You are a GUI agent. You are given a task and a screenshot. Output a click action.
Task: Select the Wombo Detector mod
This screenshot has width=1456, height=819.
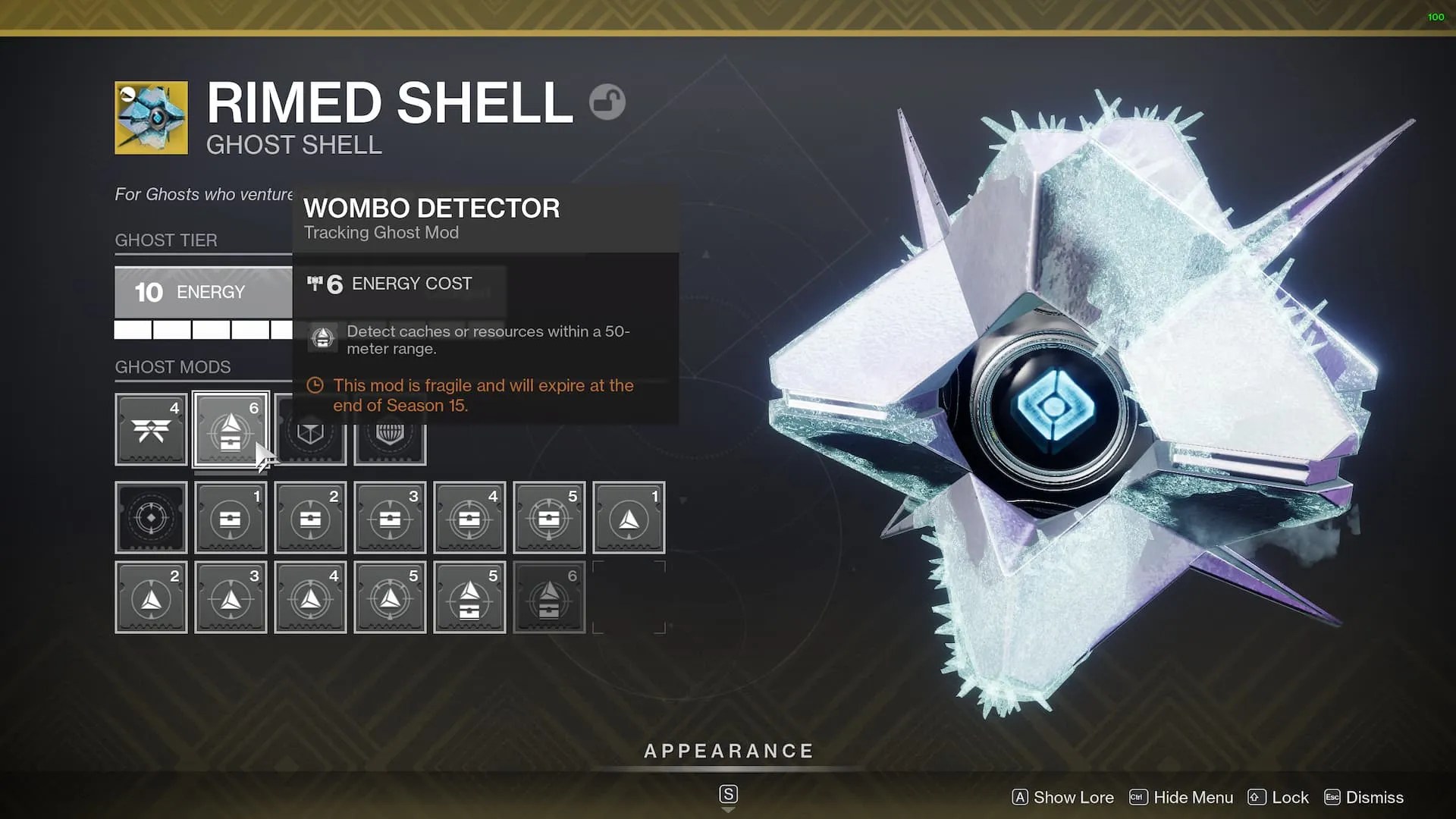(231, 430)
